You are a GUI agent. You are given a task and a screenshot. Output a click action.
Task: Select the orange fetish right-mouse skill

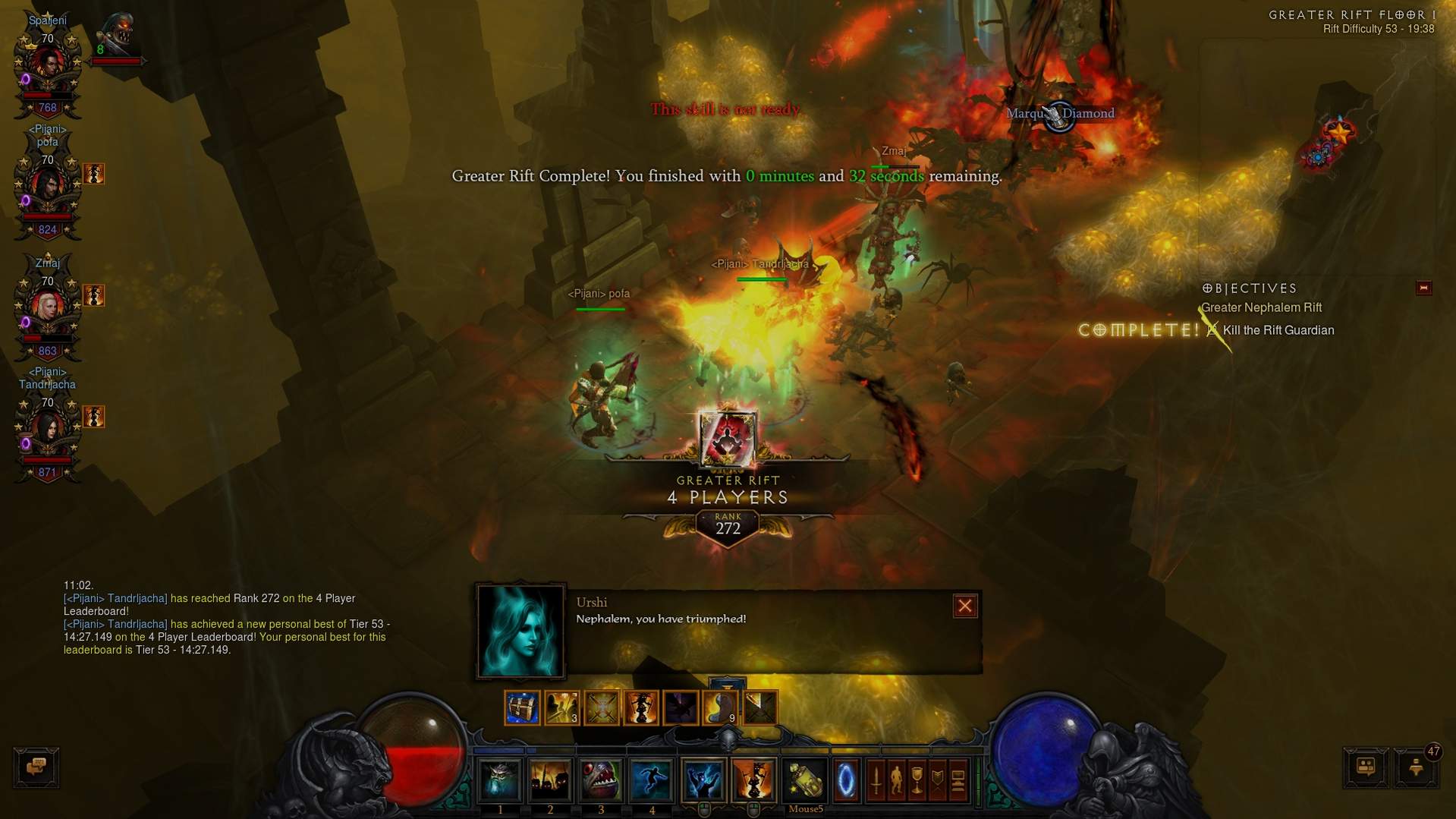tap(753, 780)
